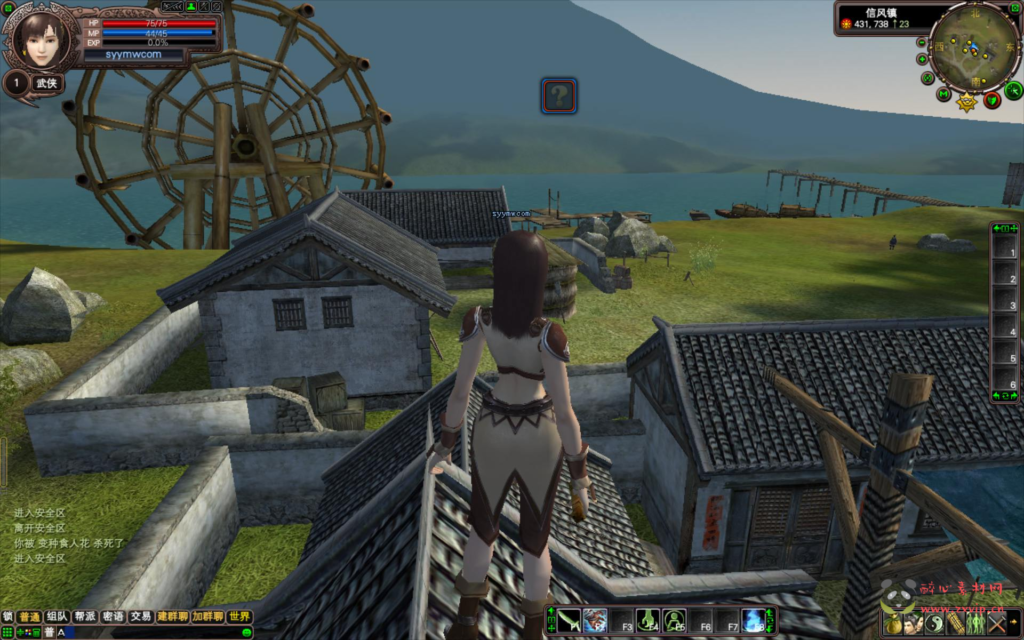Open the world map with M button
Screen dimensions: 1024x640
944,95
